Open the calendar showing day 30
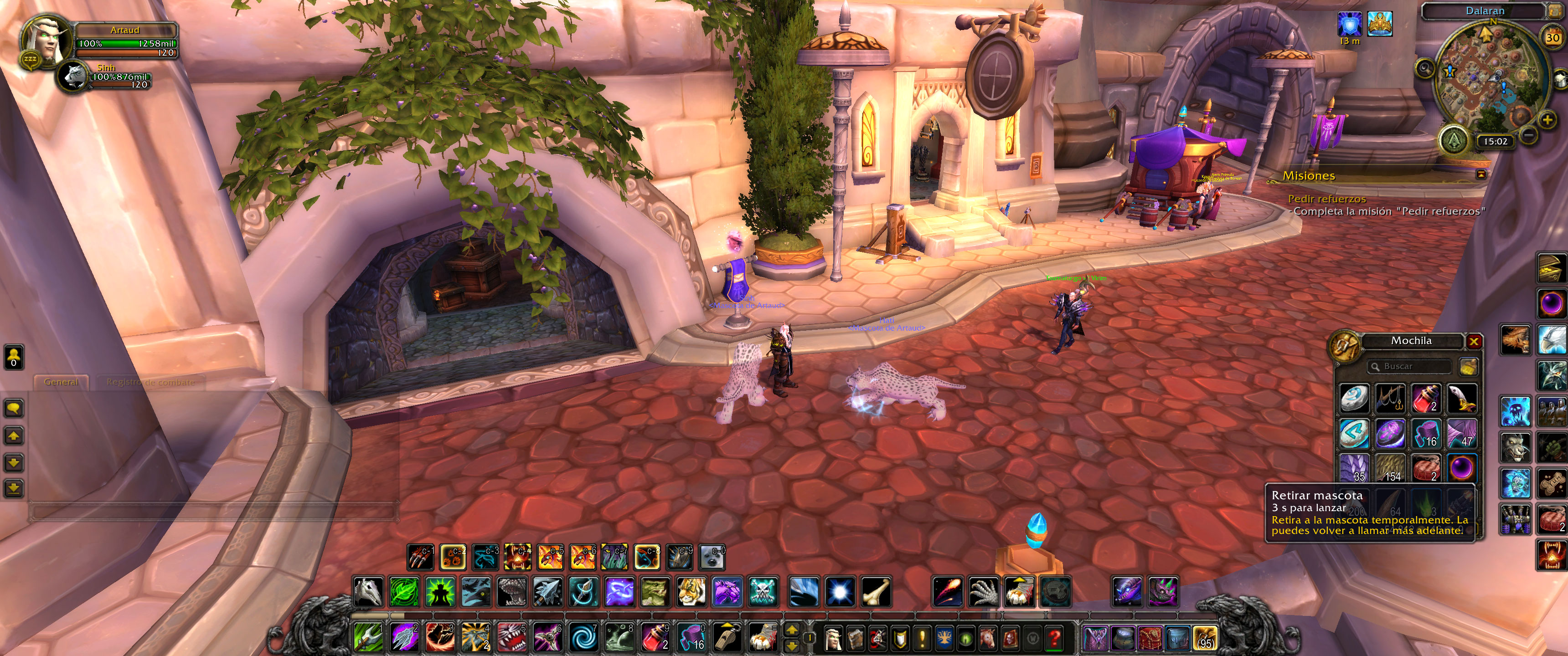 click(x=1553, y=38)
